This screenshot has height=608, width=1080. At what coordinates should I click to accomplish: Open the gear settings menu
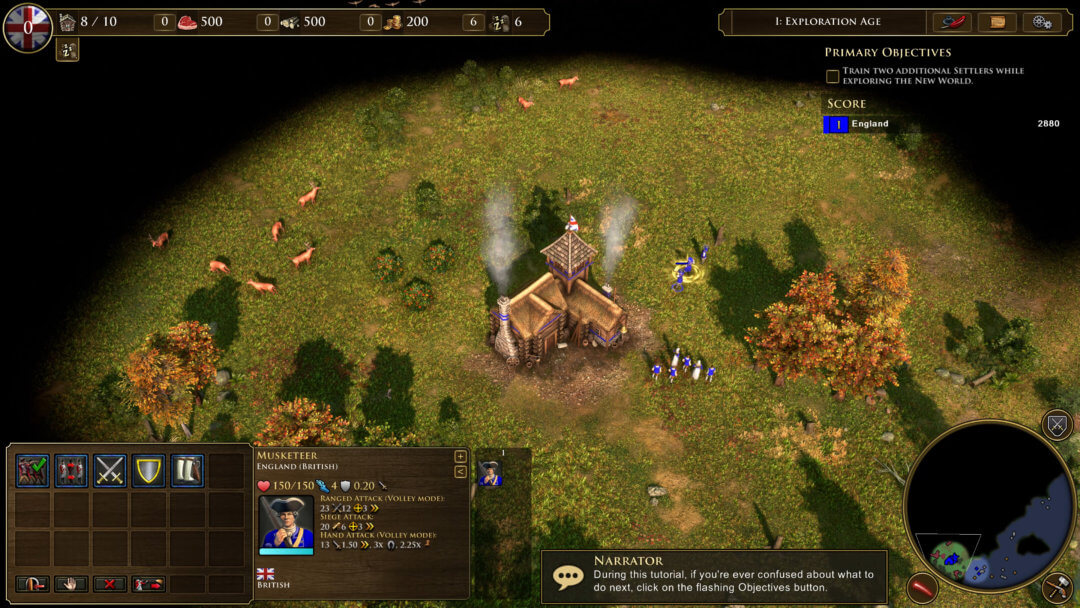[x=1041, y=22]
